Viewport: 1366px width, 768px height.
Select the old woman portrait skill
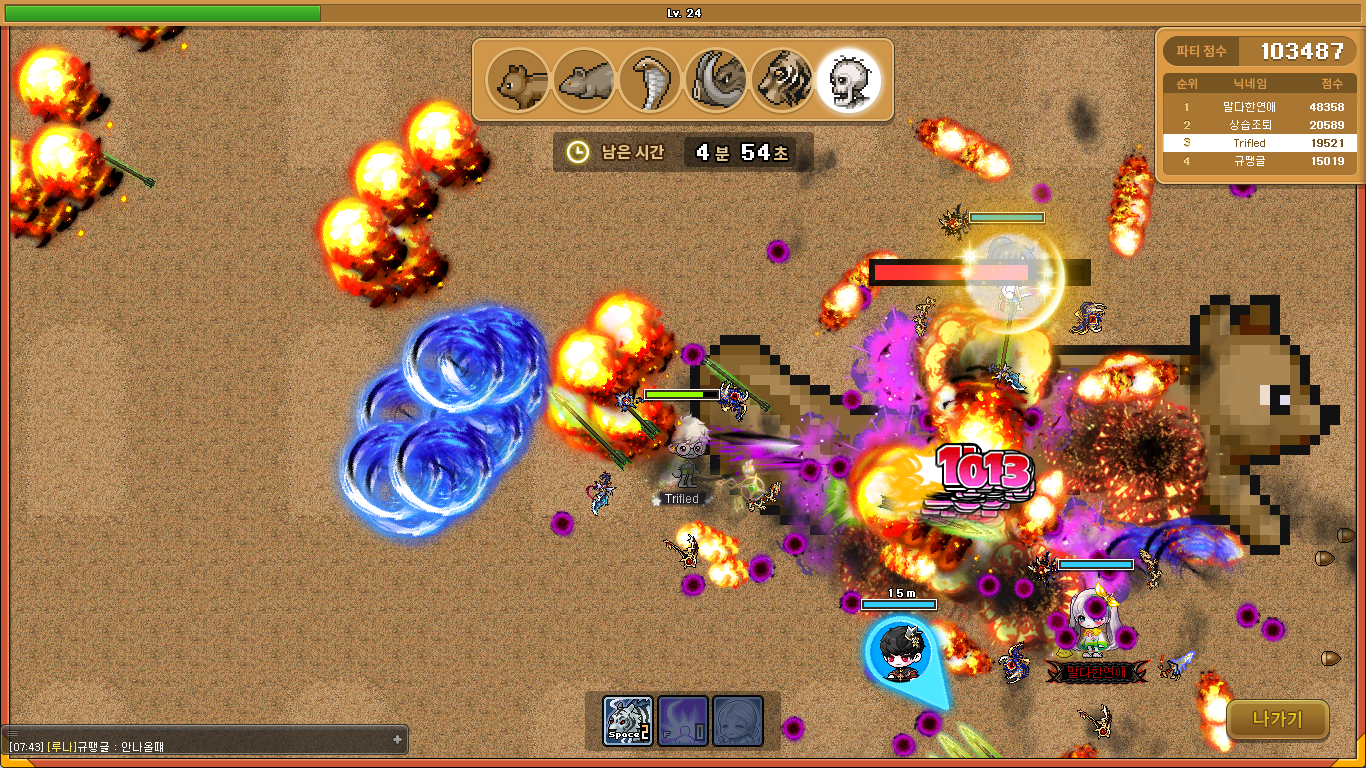point(738,721)
